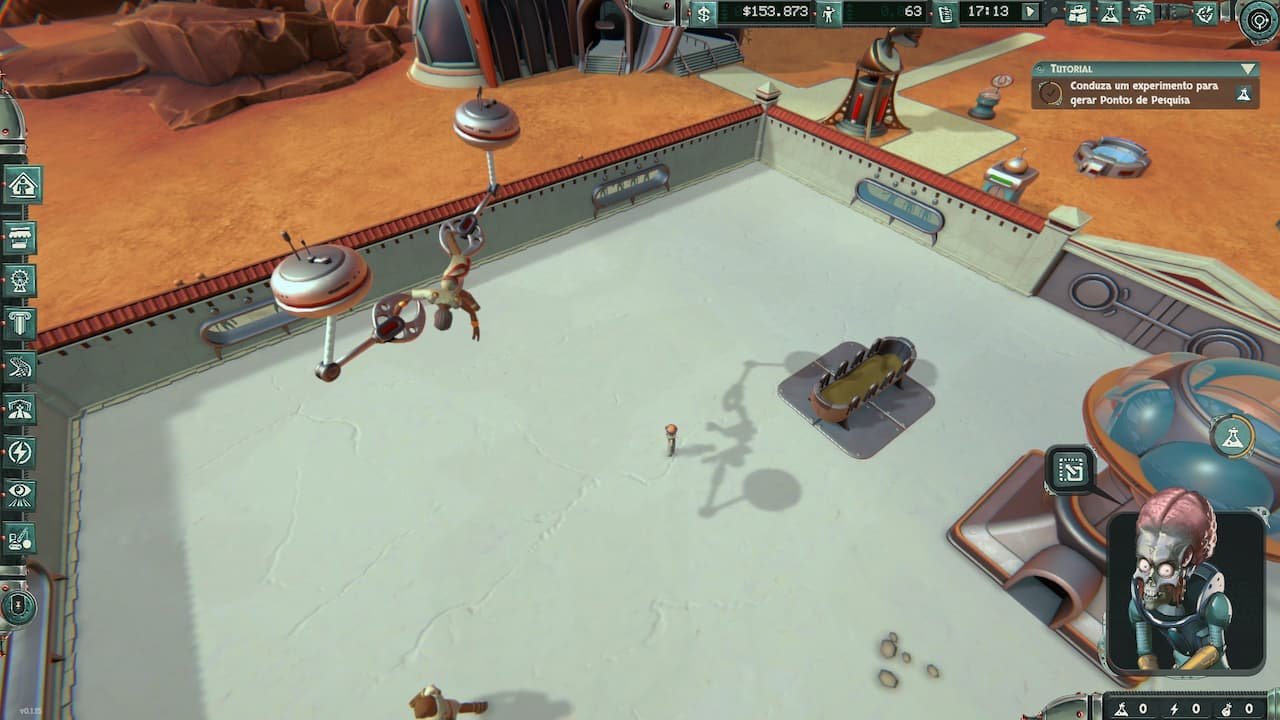
Task: Click the flask icon on tutorial objective
Action: tap(1244, 94)
